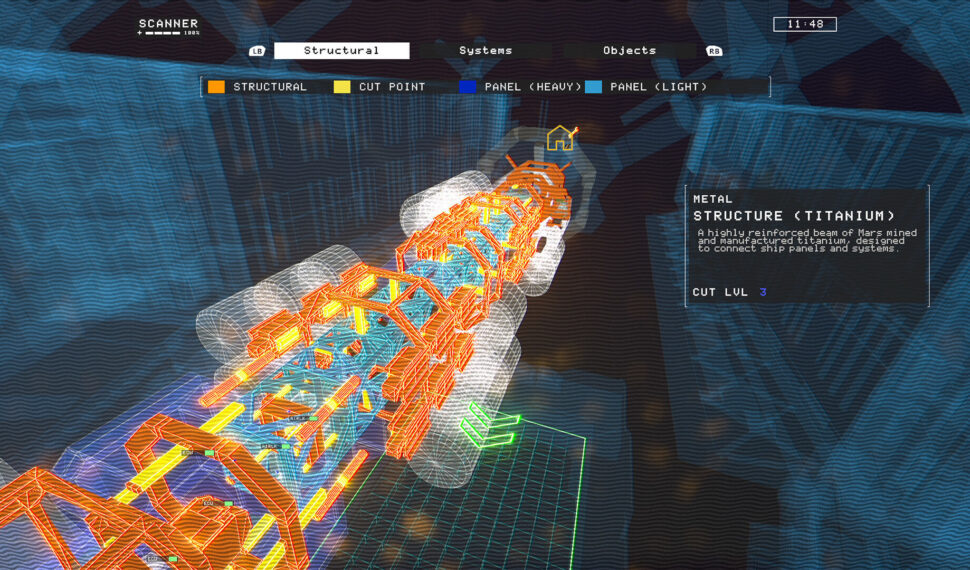
Task: Pick the Panel (Light) legend entry
Action: click(647, 87)
